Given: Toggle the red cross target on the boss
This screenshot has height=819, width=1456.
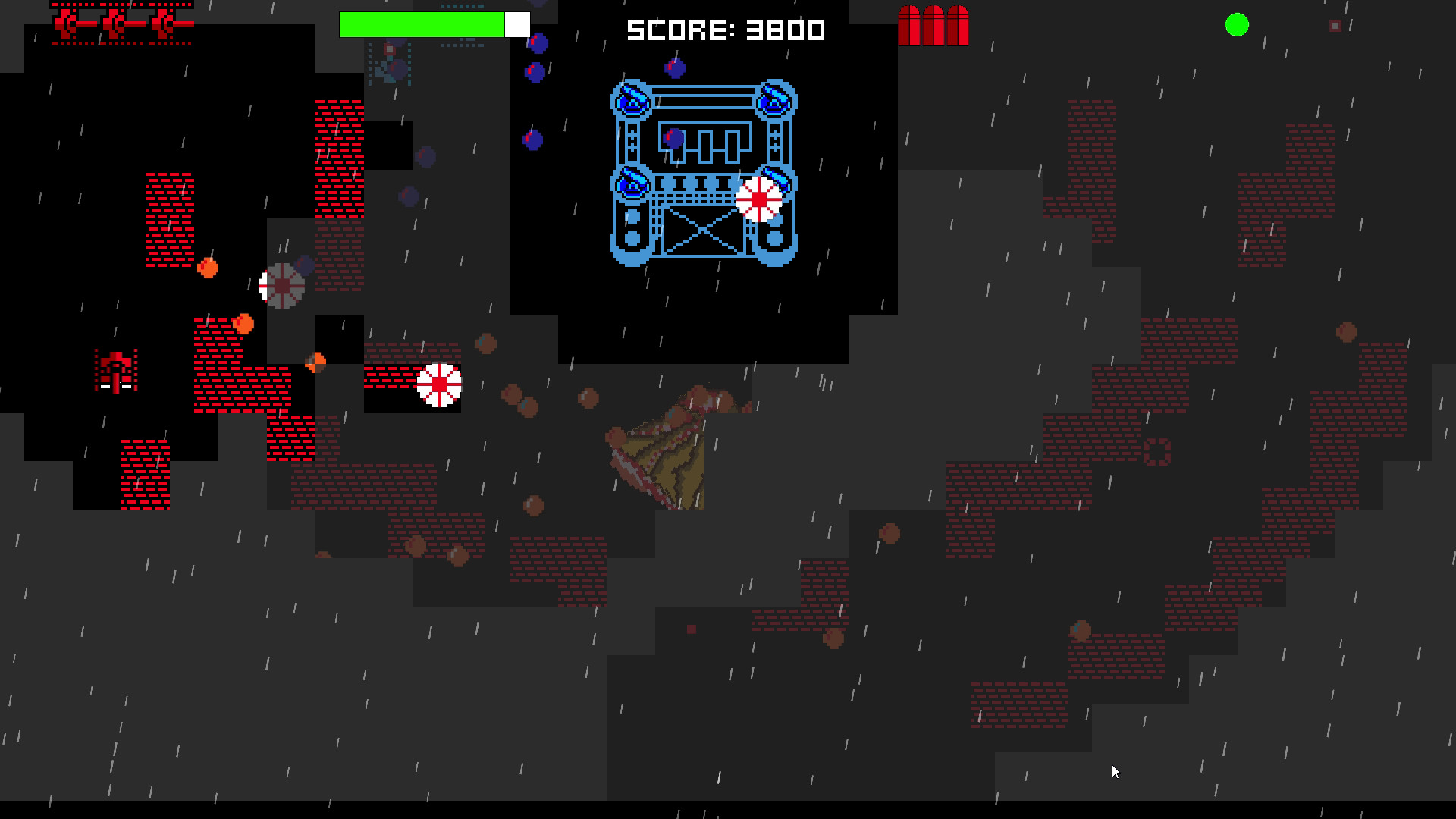Looking at the screenshot, I should (x=759, y=198).
